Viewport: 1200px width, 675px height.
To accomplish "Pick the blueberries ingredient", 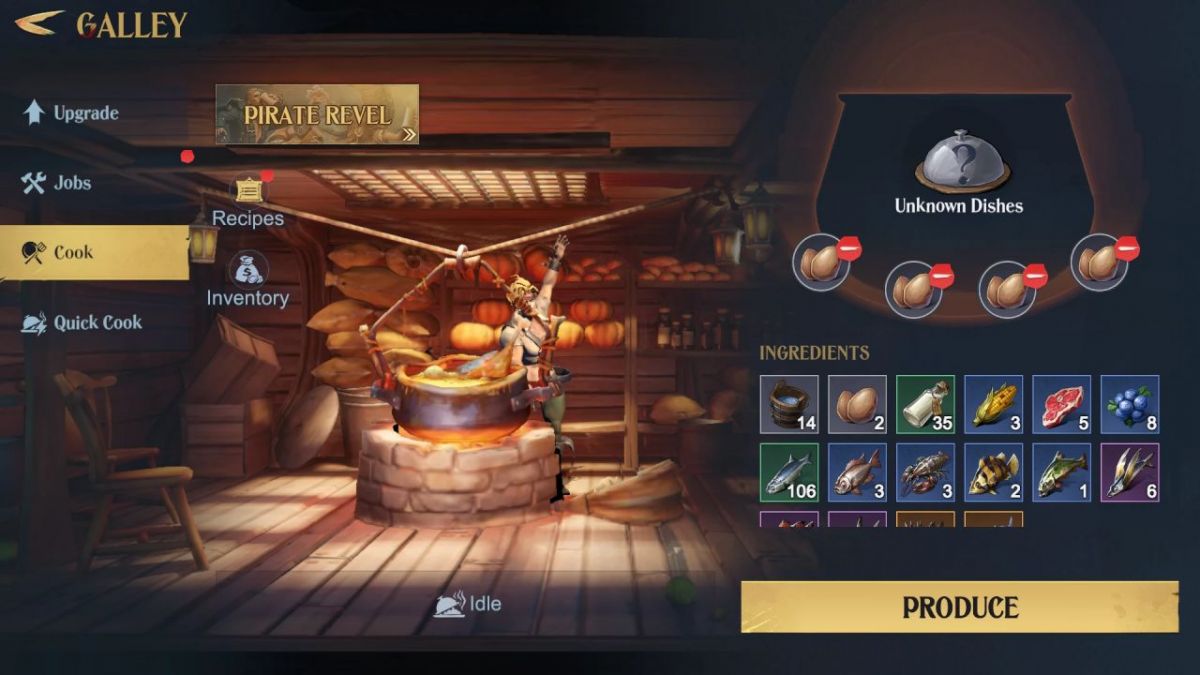I will 1129,404.
